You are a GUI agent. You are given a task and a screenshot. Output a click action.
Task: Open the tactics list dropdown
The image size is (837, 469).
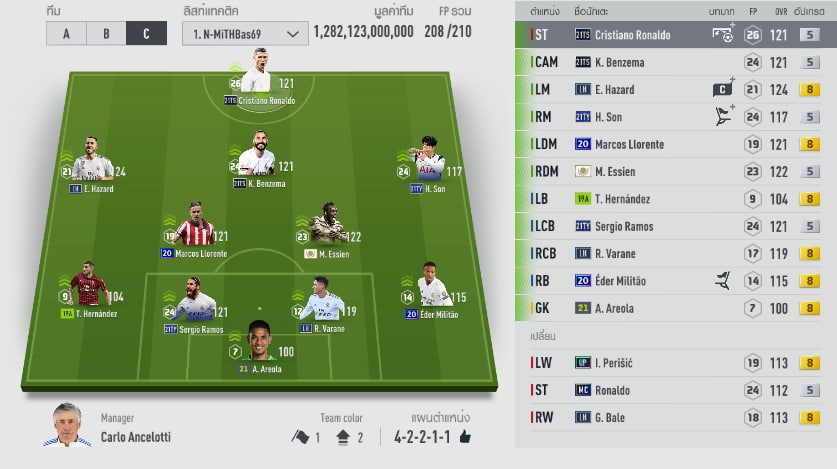click(245, 33)
